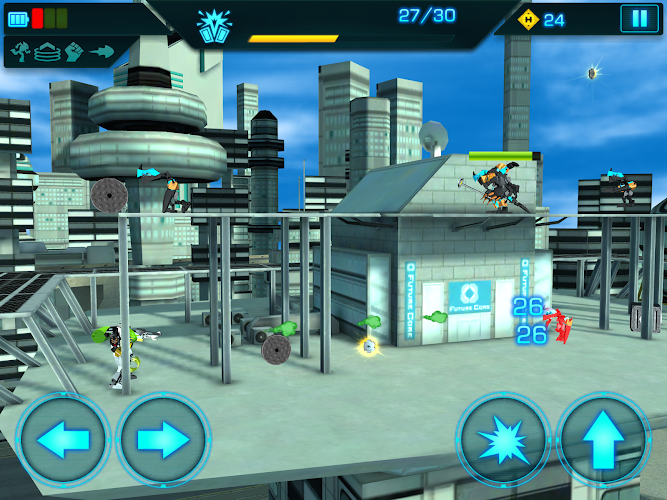Fire using the burst attack button
This screenshot has height=500, width=667.
(x=503, y=440)
